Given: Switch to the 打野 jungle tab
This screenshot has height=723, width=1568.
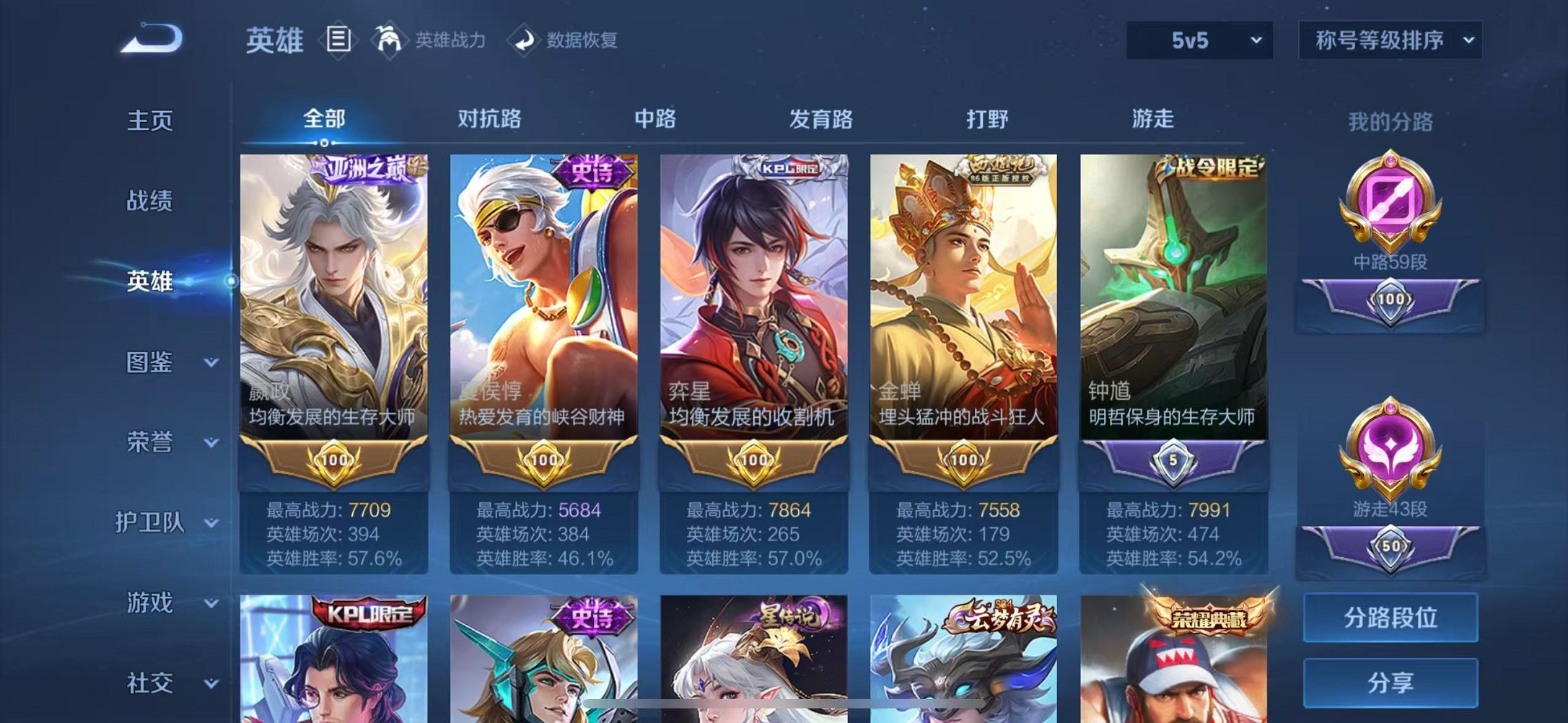Looking at the screenshot, I should click(x=987, y=119).
